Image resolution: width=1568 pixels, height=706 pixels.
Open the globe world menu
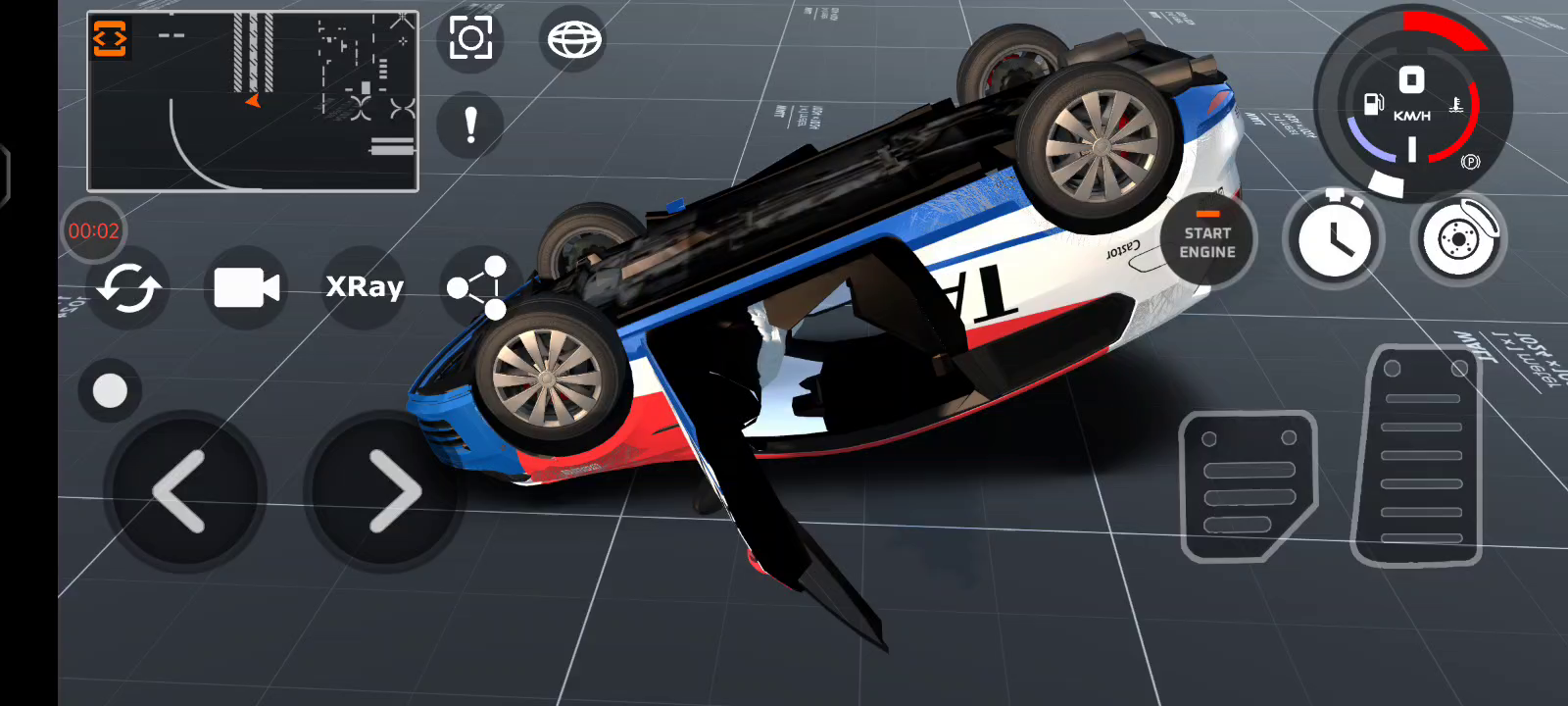tap(574, 40)
